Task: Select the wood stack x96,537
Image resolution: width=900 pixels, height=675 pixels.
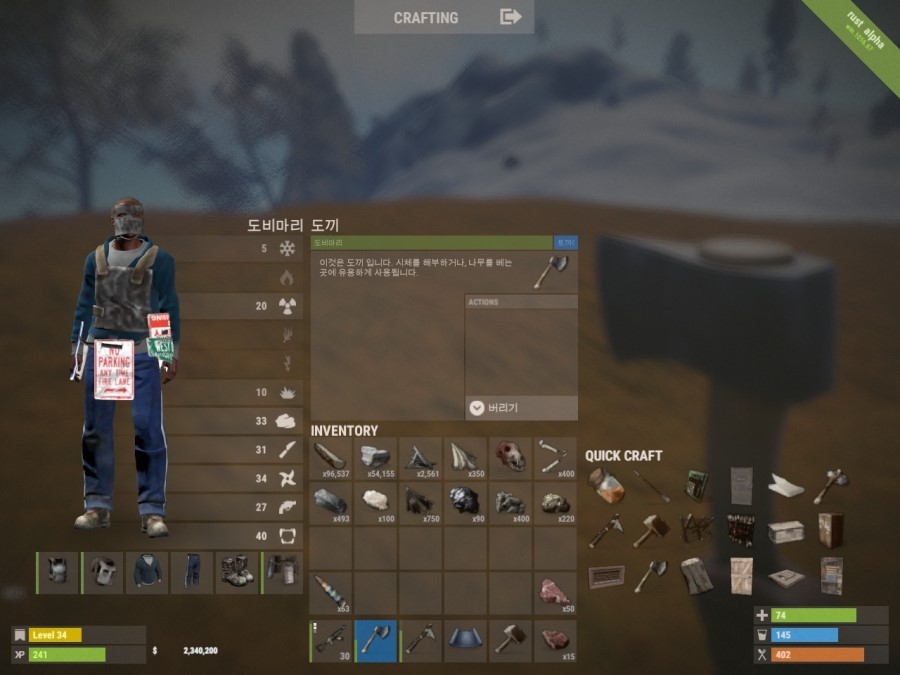Action: pos(331,458)
